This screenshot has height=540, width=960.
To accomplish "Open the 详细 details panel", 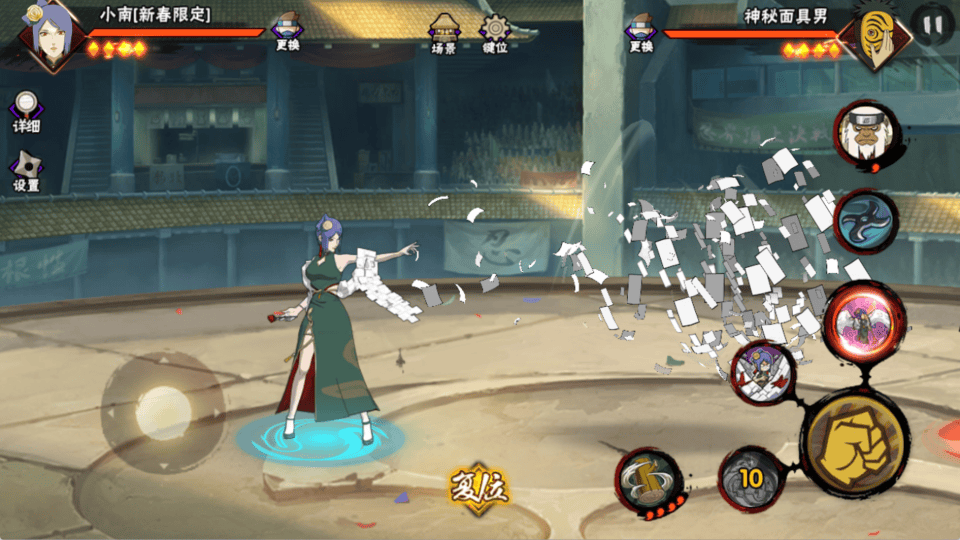I will point(26,111).
